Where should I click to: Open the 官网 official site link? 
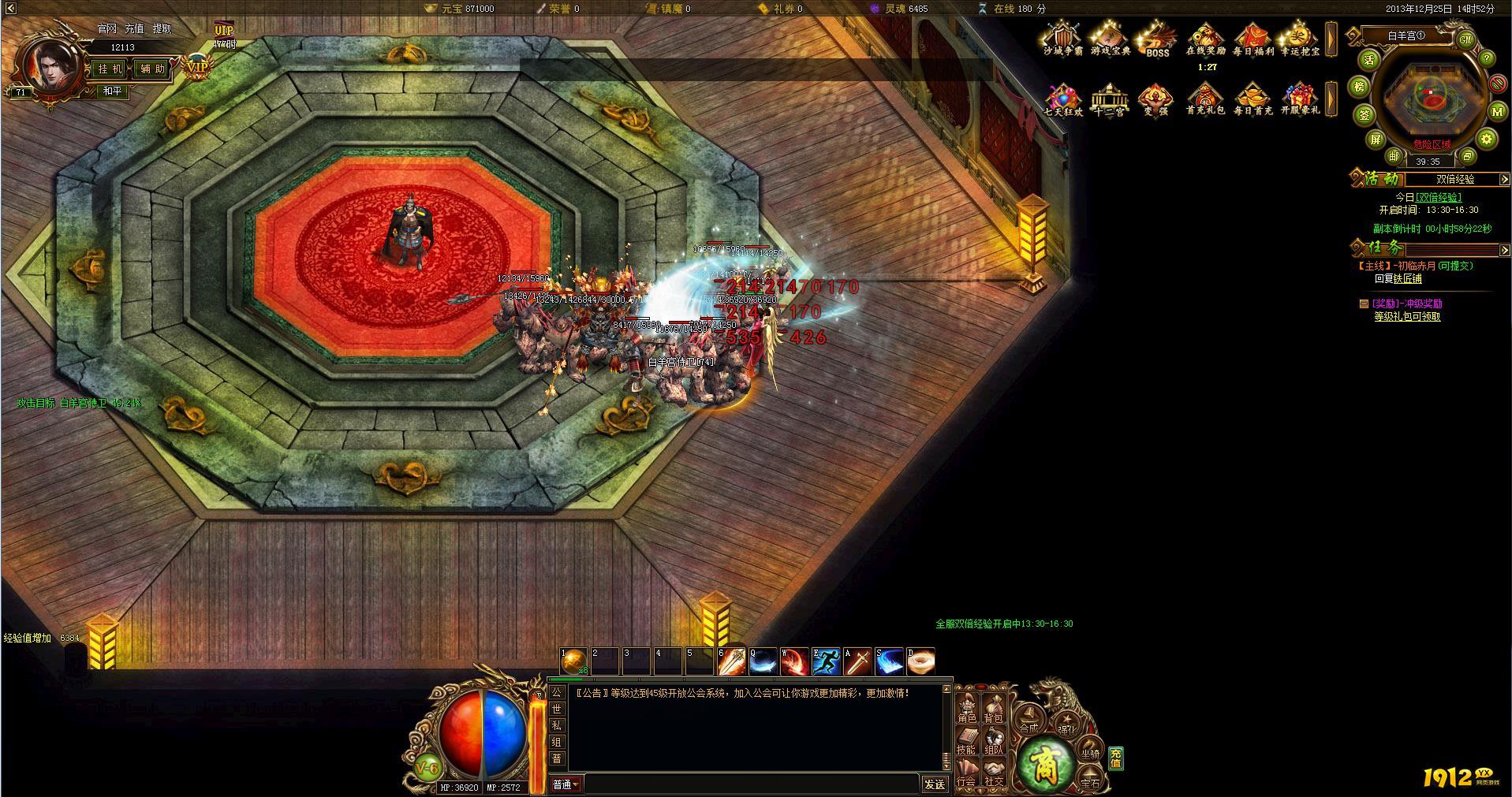point(107,28)
